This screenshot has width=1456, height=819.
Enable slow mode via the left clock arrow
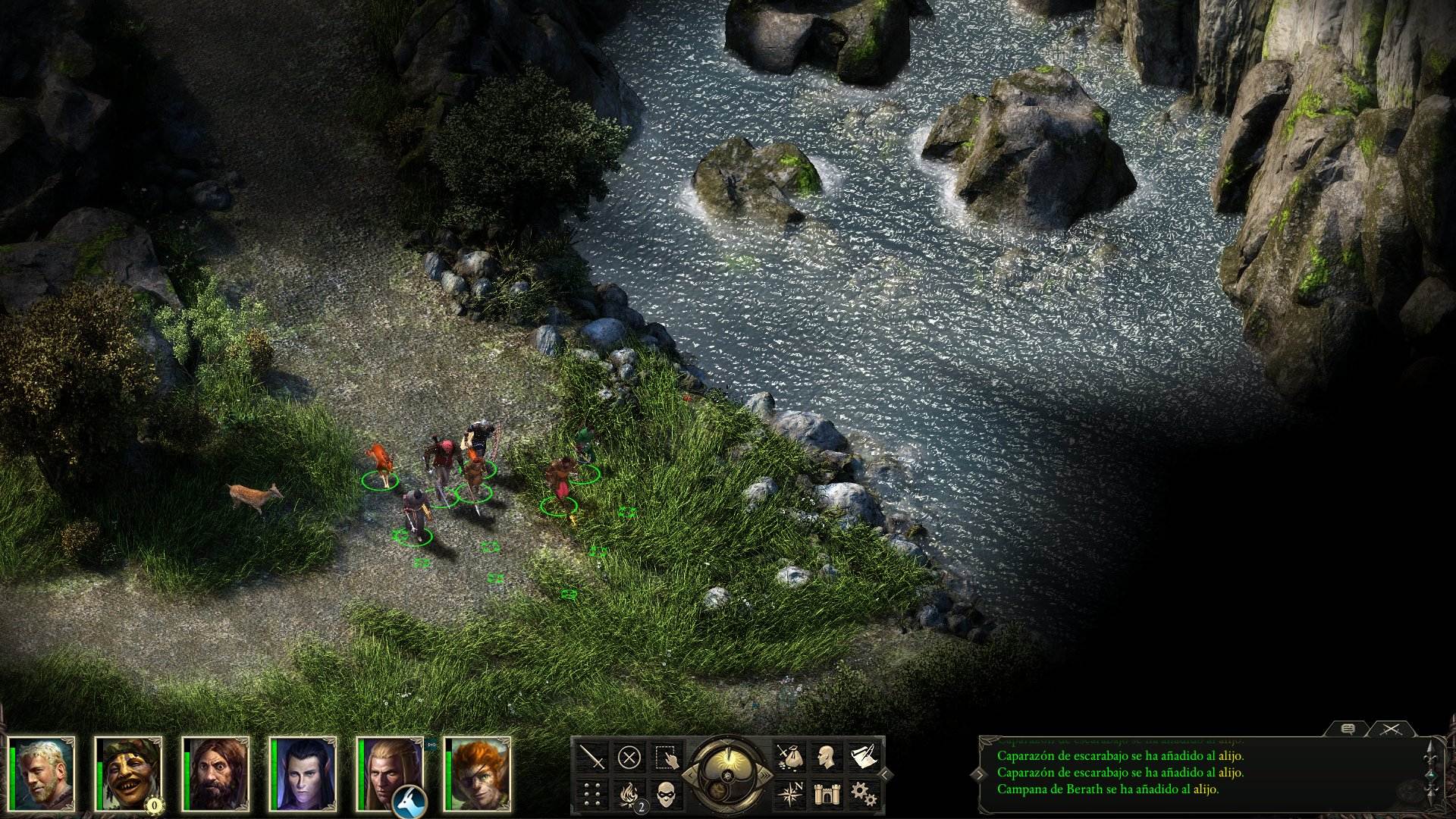point(692,774)
